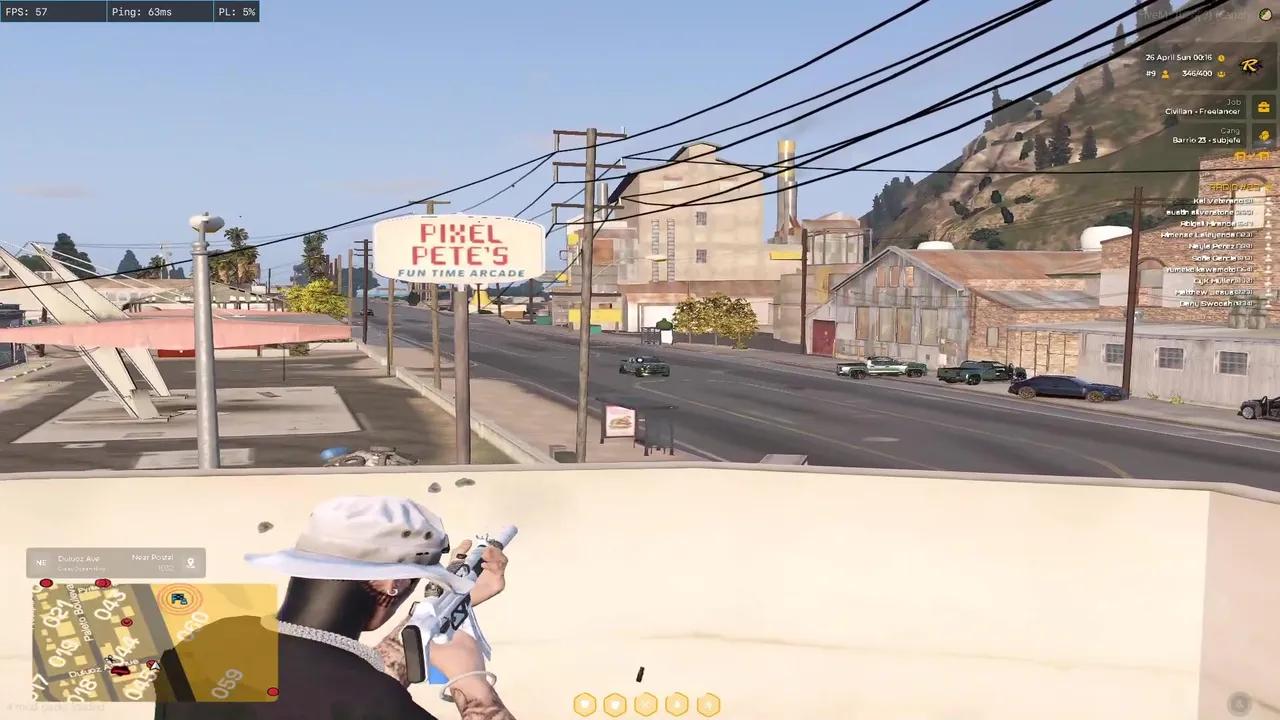Toggle the smiley icon beside player count 346/400

[x=1221, y=73]
